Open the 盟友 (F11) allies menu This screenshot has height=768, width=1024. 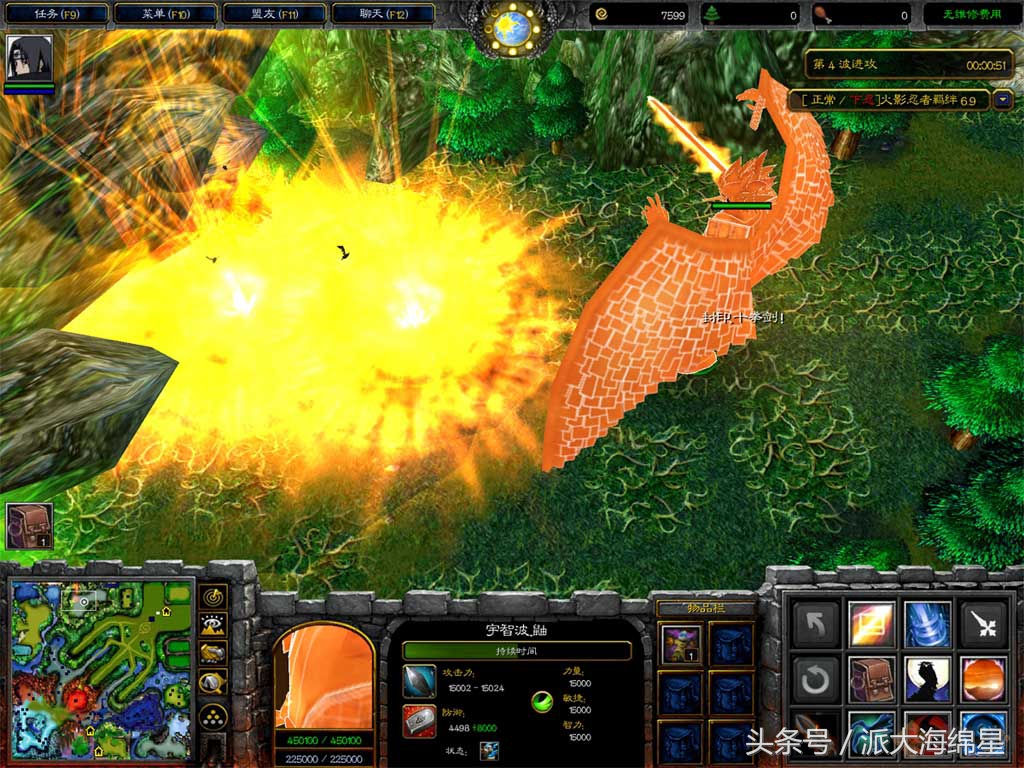(273, 14)
